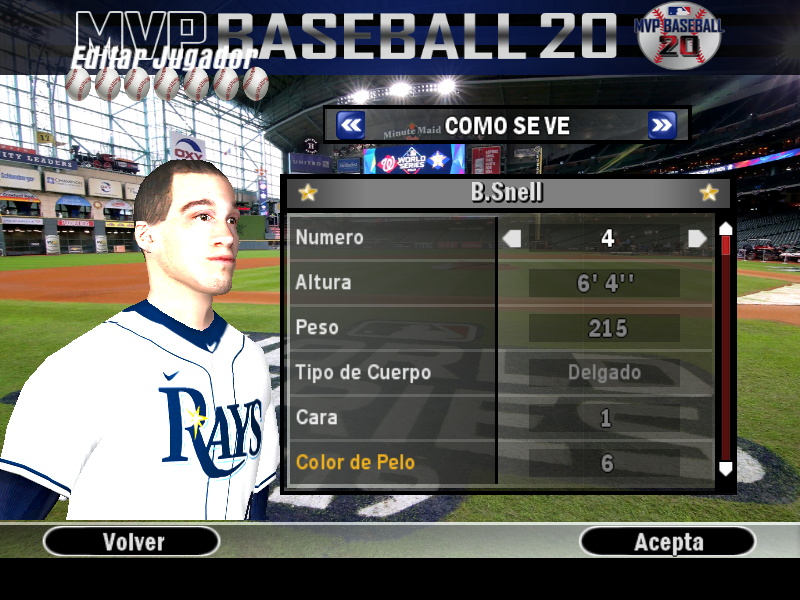
Task: Decrease the Numero value with left arrow
Action: 512,238
